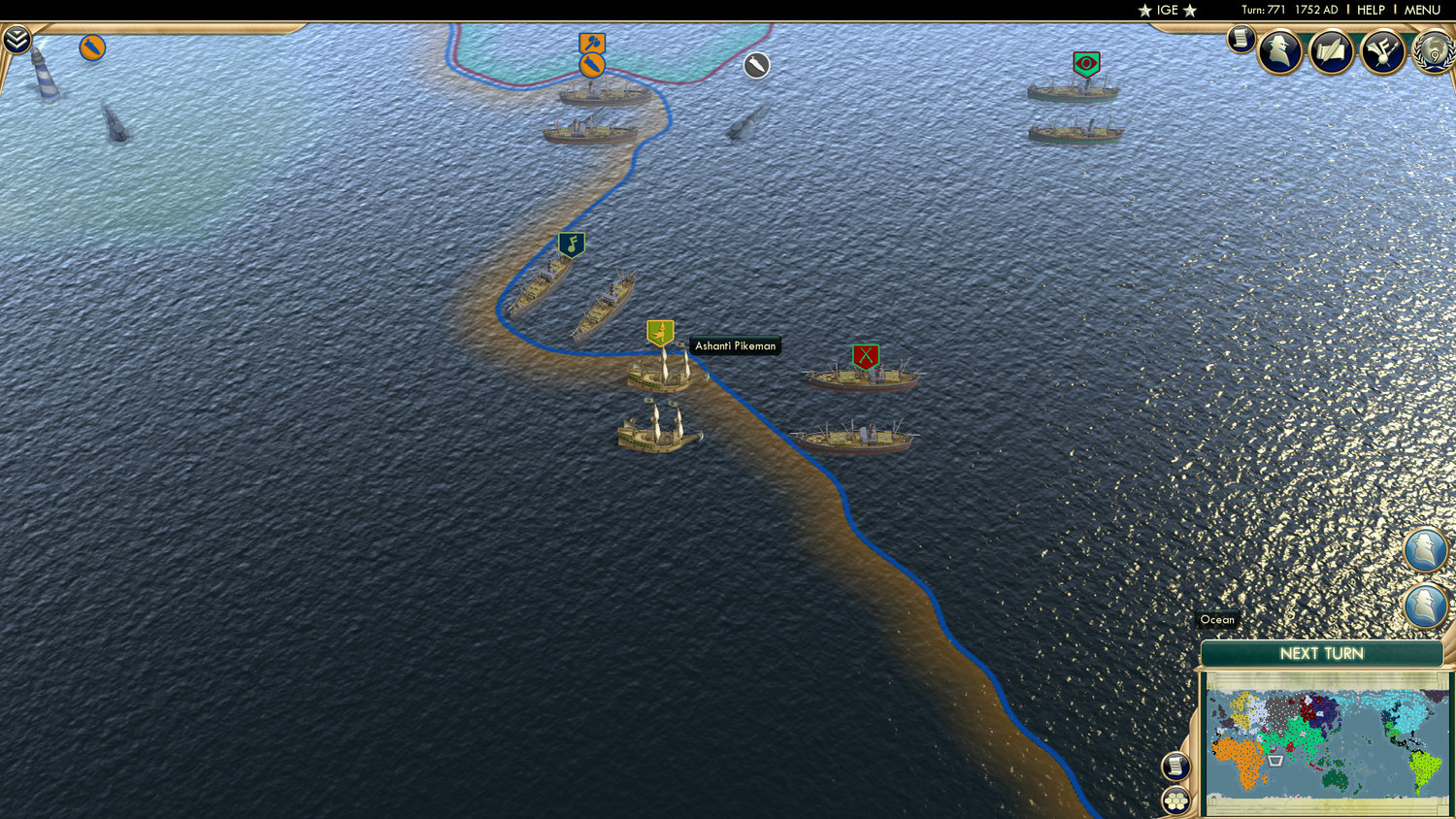Toggle Strategic View with the hex icon

1176,801
